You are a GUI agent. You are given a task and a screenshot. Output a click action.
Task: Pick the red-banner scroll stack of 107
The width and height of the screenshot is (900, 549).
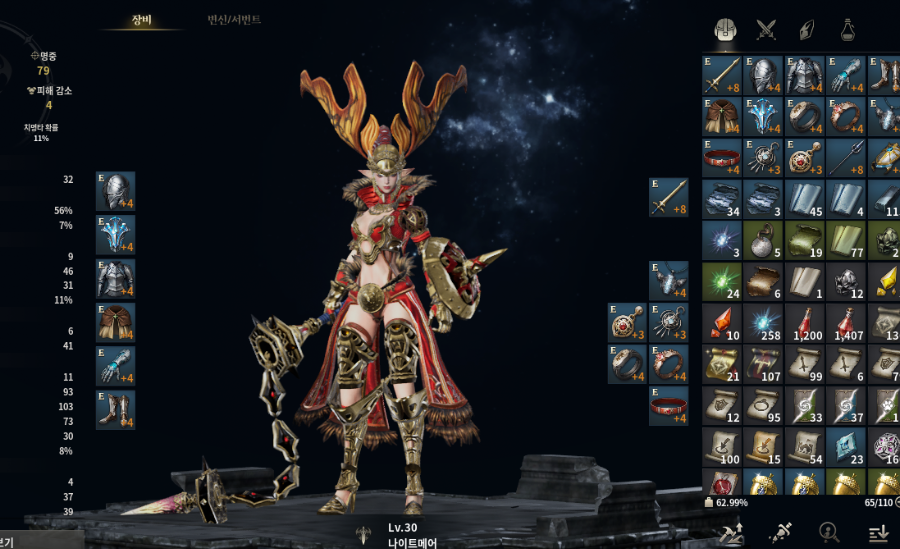pyautogui.click(x=764, y=364)
